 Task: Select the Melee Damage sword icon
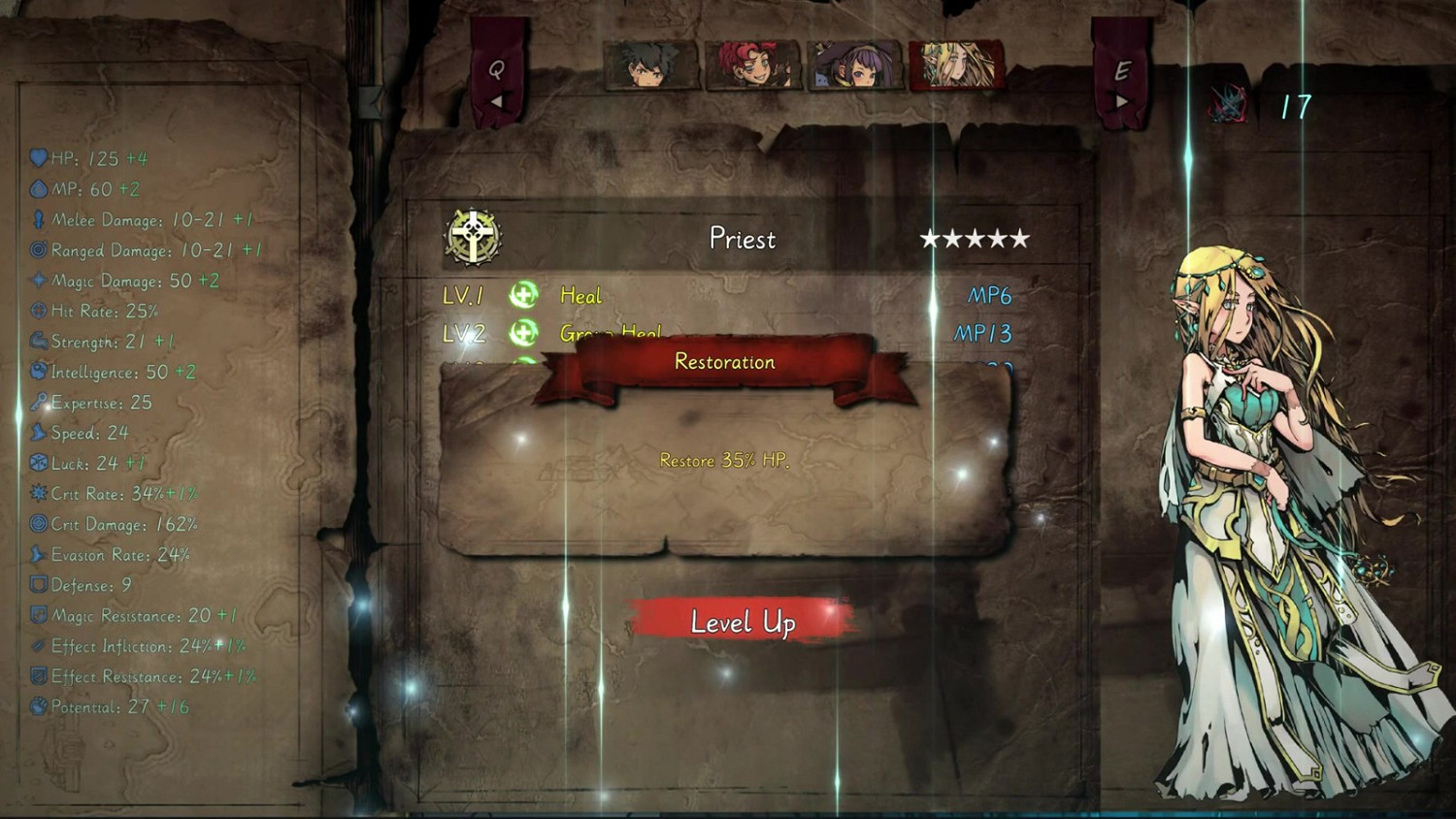(x=37, y=219)
